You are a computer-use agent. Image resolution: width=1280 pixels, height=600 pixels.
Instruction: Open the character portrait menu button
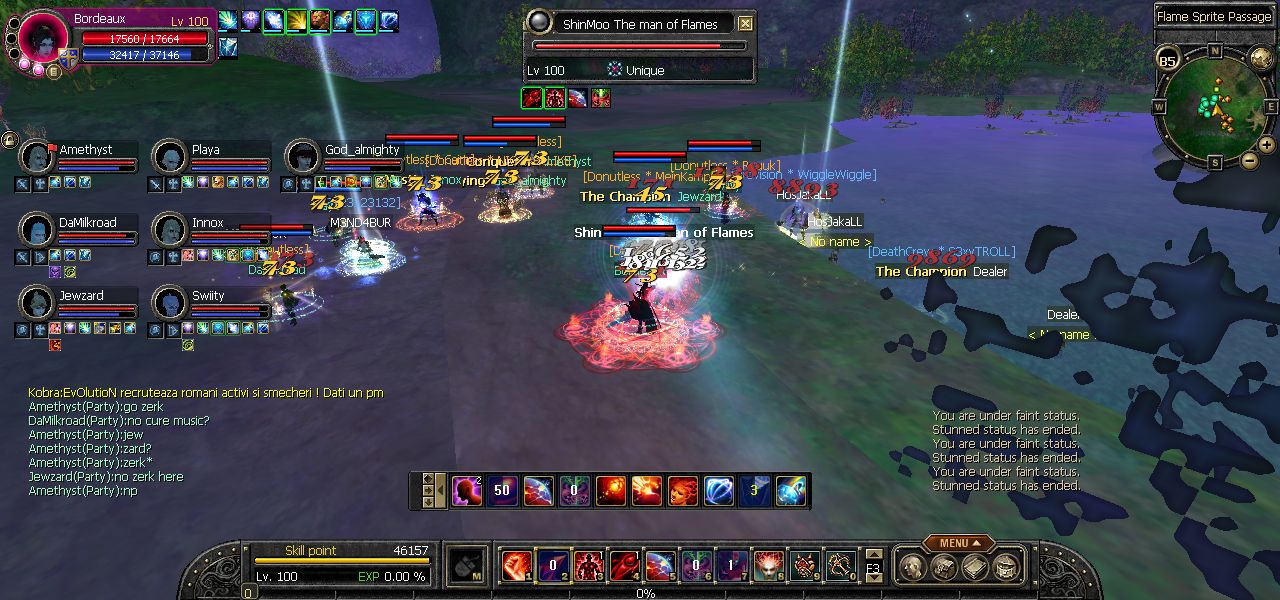point(53,70)
